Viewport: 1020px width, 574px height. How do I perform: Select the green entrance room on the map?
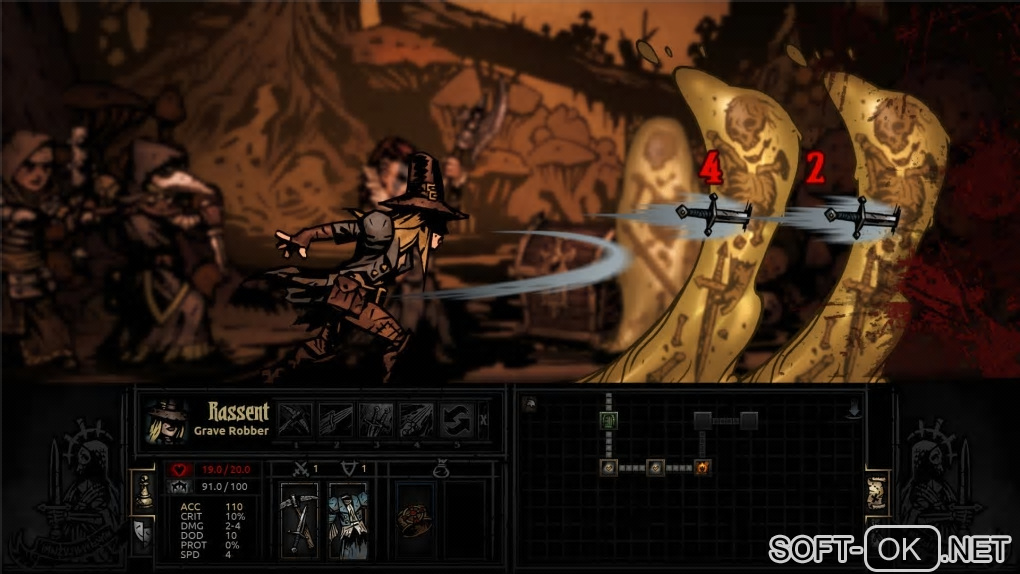coord(608,421)
